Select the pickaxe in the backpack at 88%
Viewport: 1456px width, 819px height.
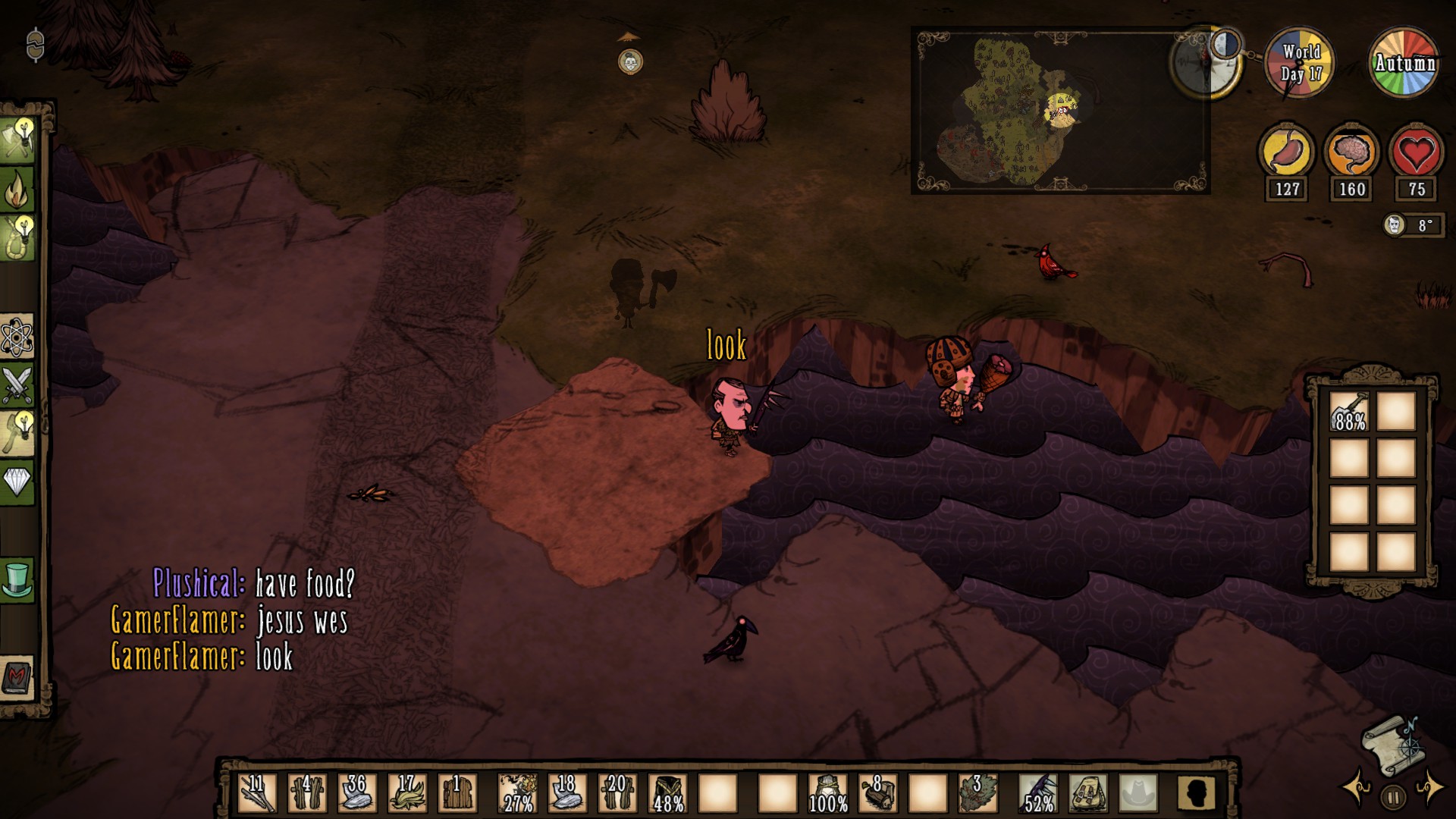[1349, 412]
